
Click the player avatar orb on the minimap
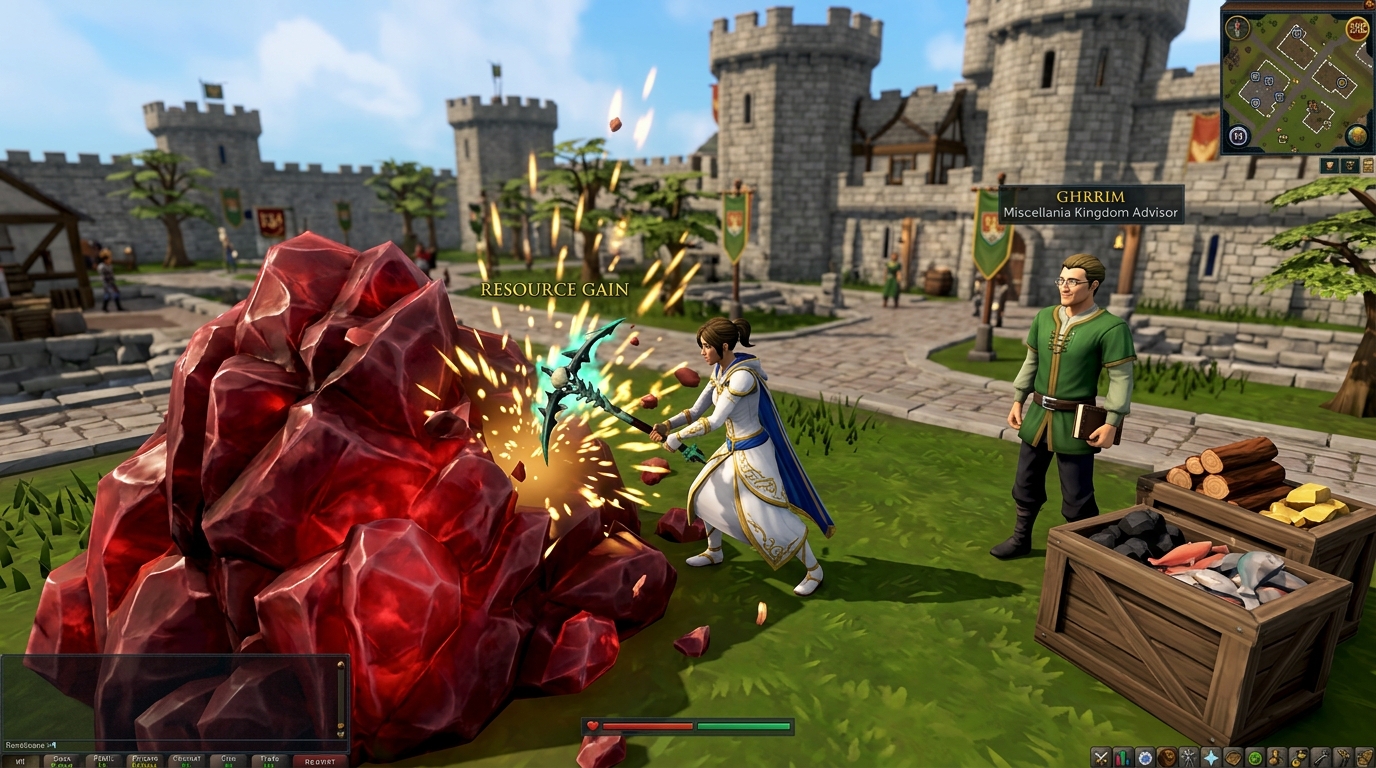point(1237,28)
